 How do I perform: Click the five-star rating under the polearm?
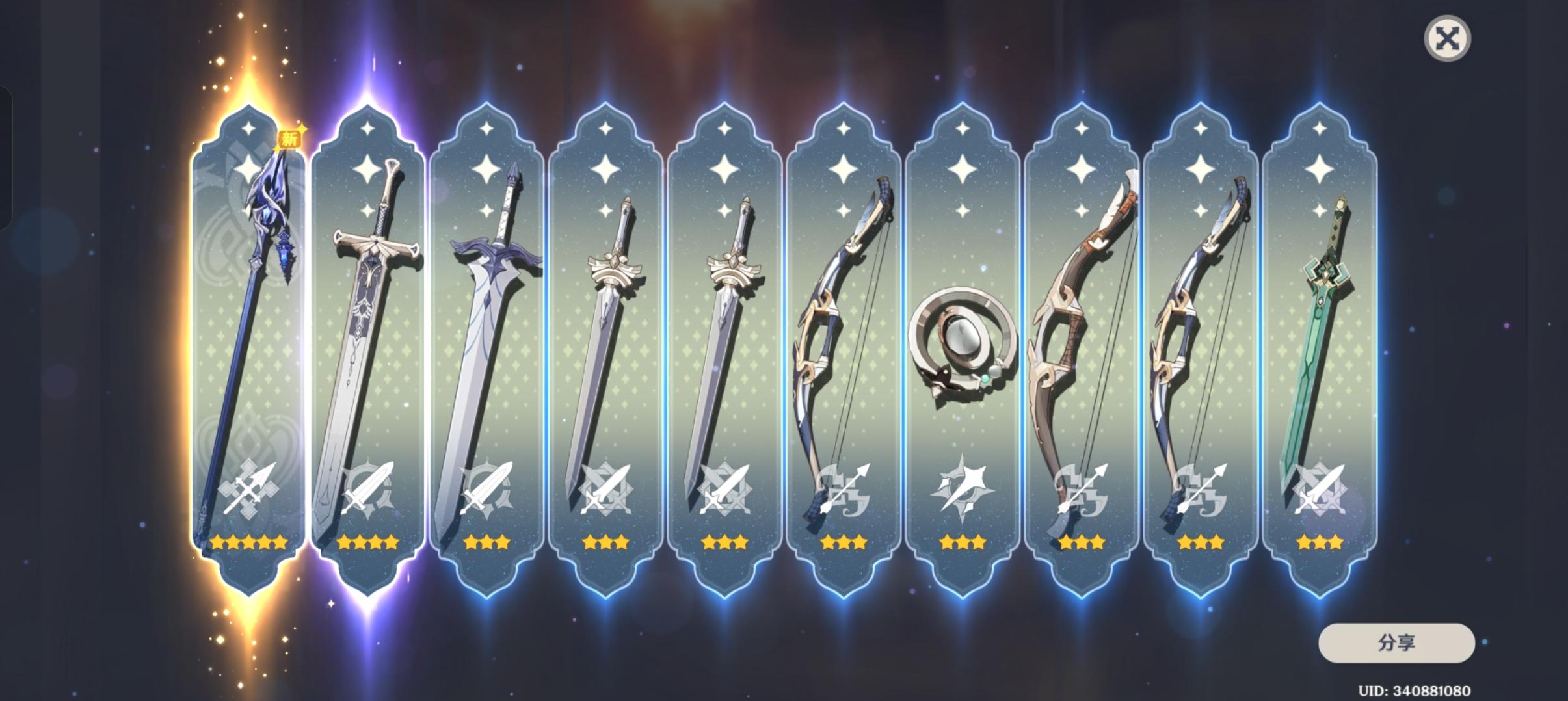coord(247,542)
